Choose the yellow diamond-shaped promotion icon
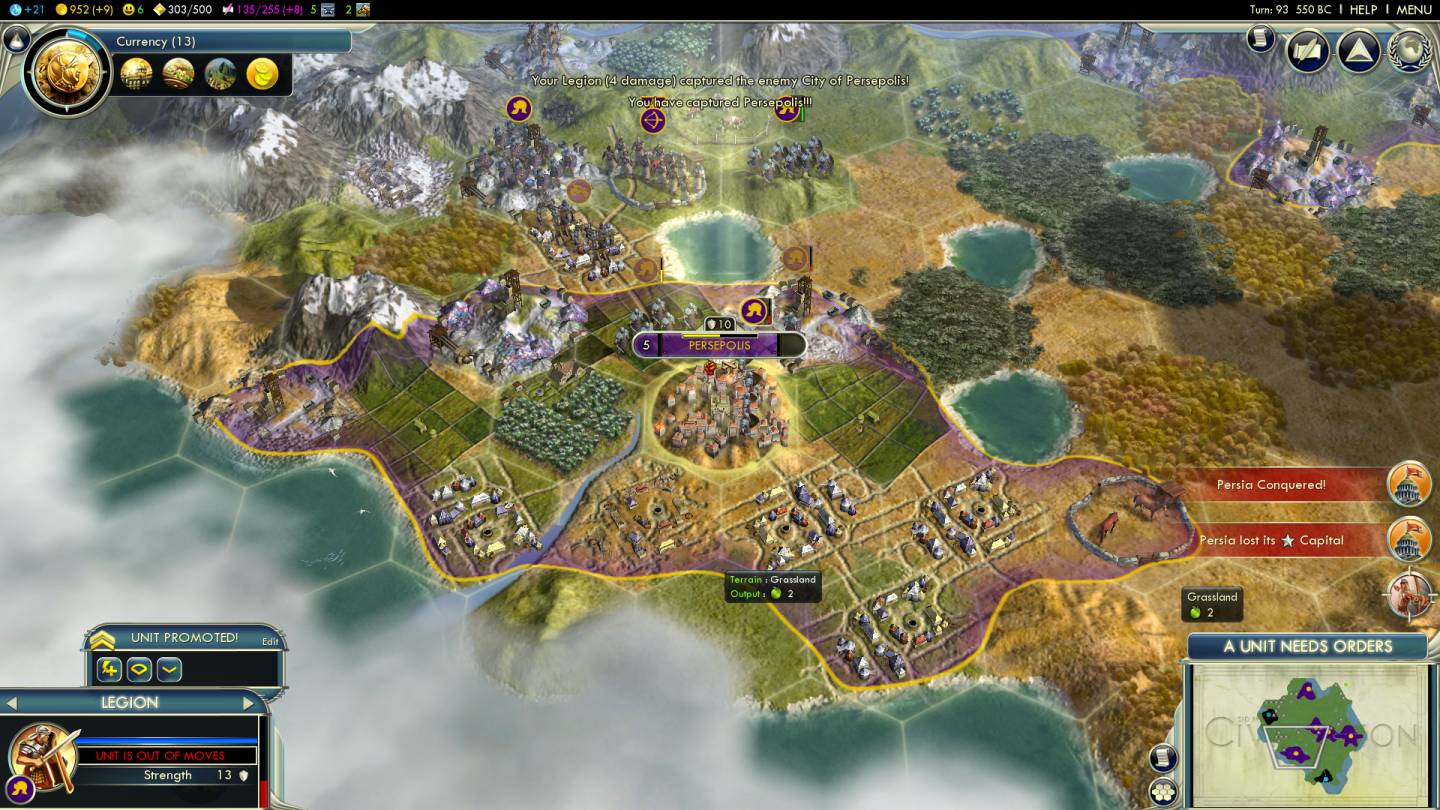Screen dimensions: 1440x810 (x=139, y=670)
